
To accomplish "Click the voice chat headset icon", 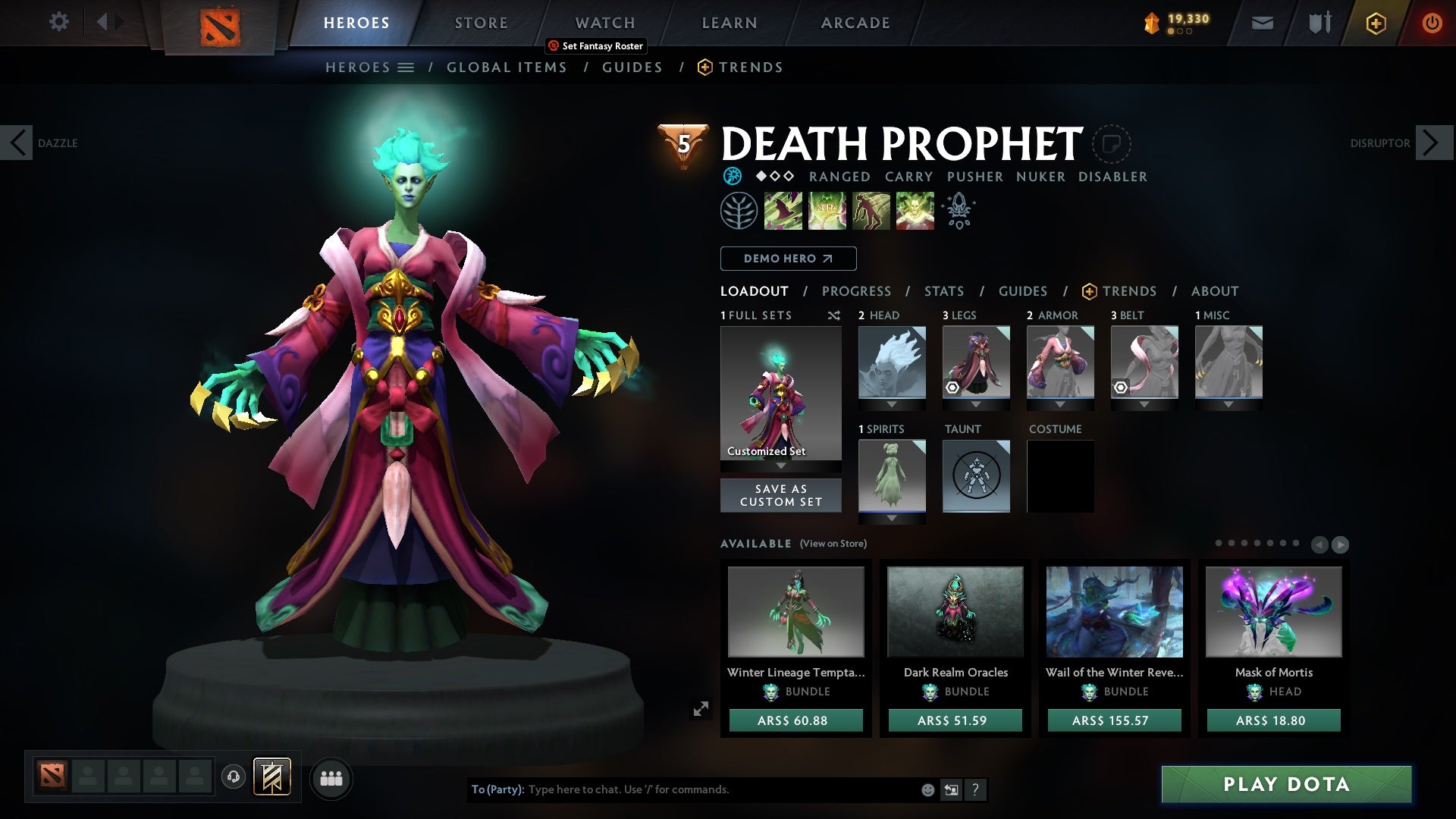I will [233, 778].
